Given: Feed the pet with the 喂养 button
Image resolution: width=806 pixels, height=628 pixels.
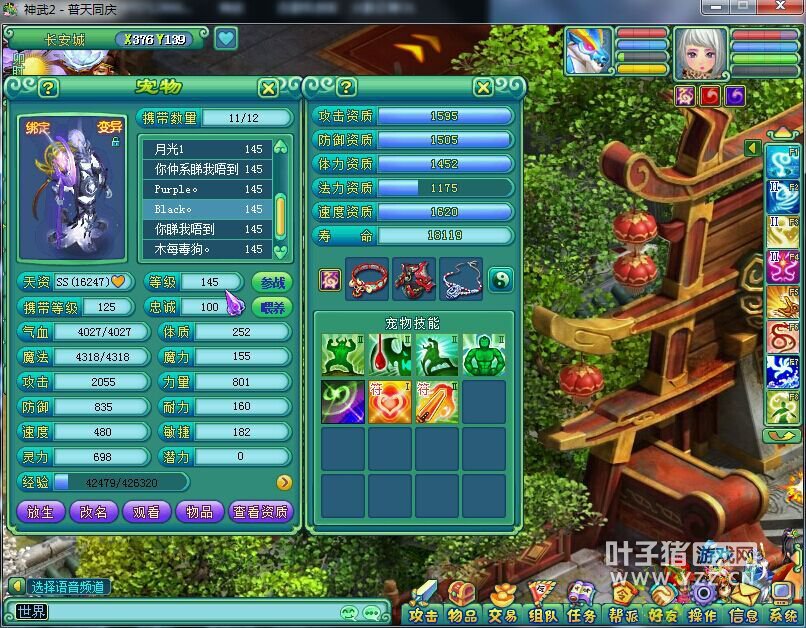Looking at the screenshot, I should pyautogui.click(x=271, y=307).
